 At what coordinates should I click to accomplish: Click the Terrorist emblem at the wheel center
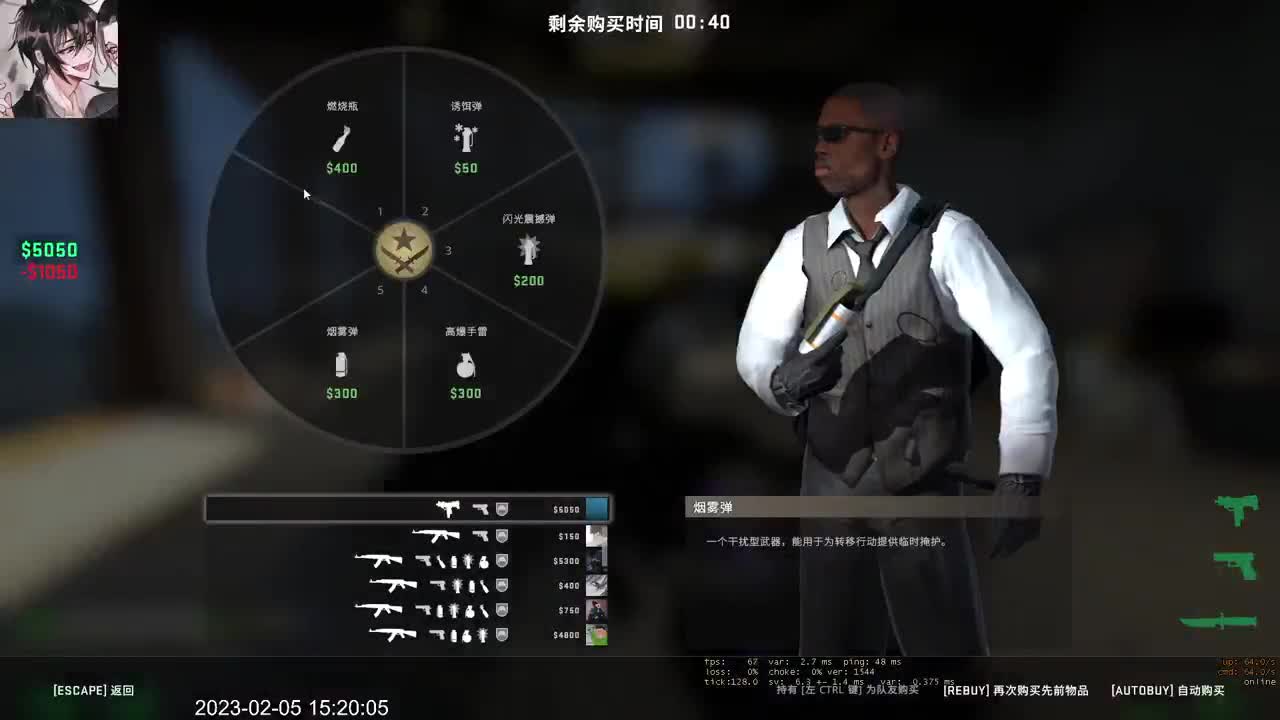click(x=404, y=248)
